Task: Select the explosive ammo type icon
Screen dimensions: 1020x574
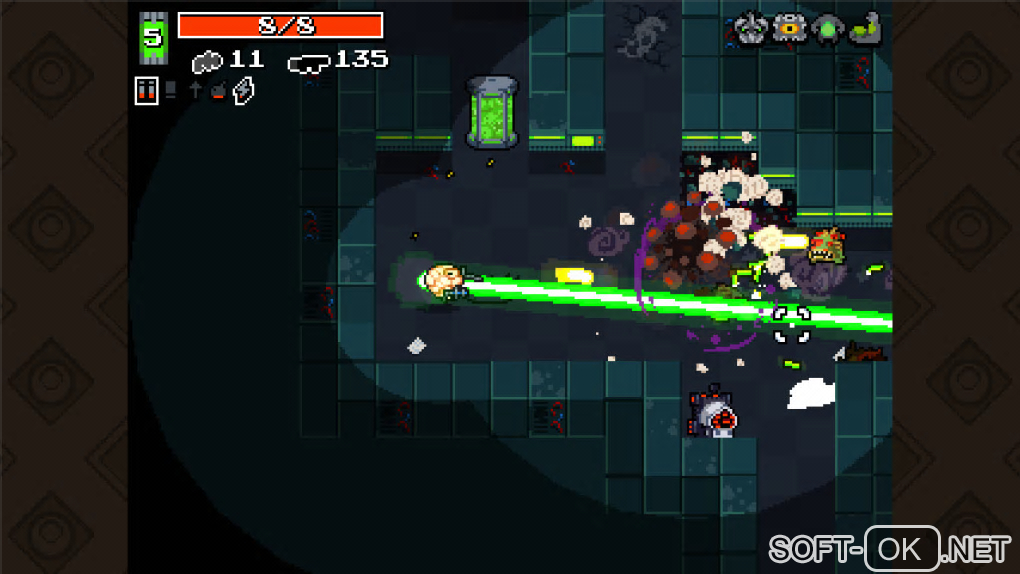Action: (218, 91)
